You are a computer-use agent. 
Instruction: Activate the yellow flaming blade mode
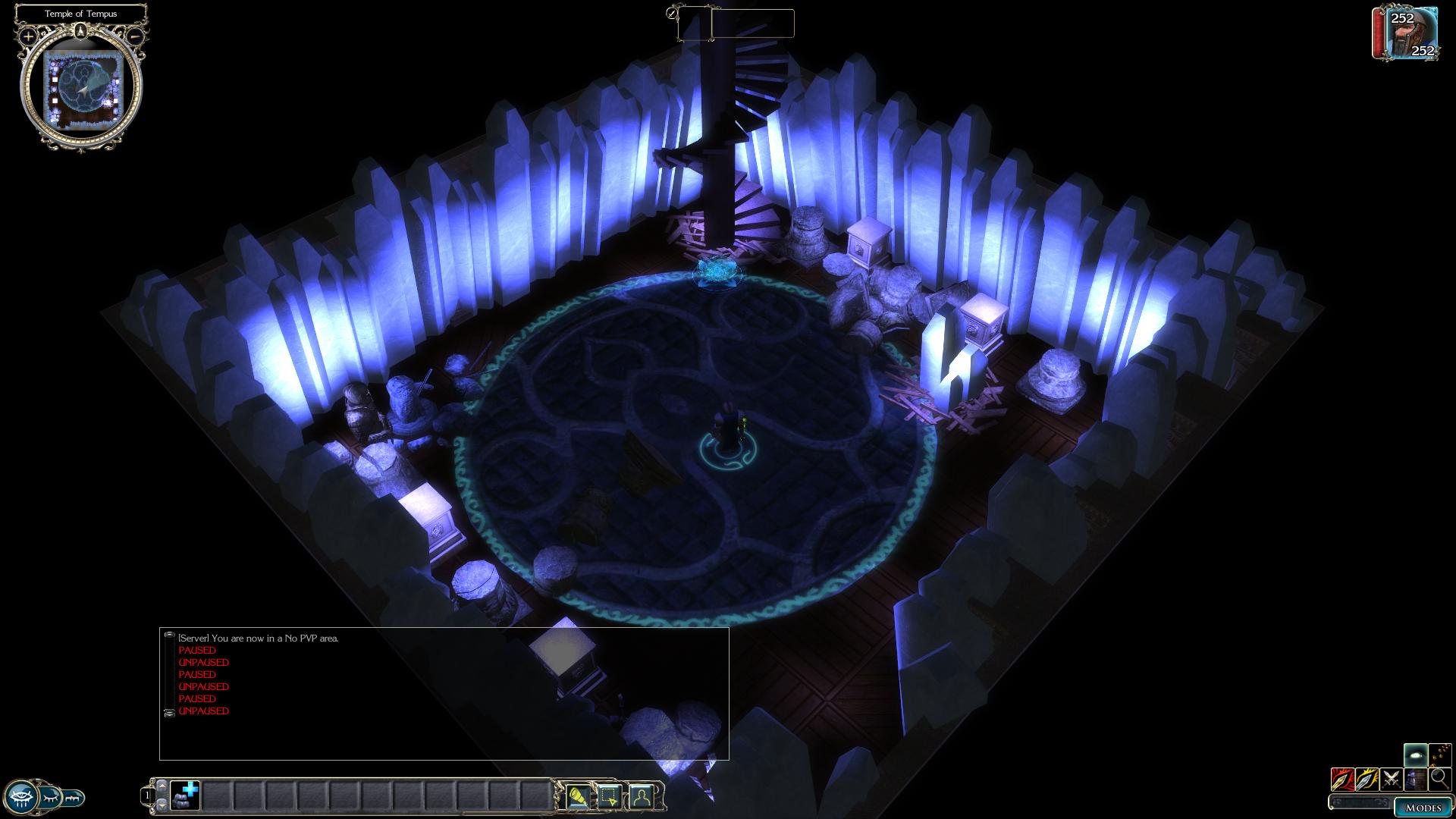tap(1367, 779)
